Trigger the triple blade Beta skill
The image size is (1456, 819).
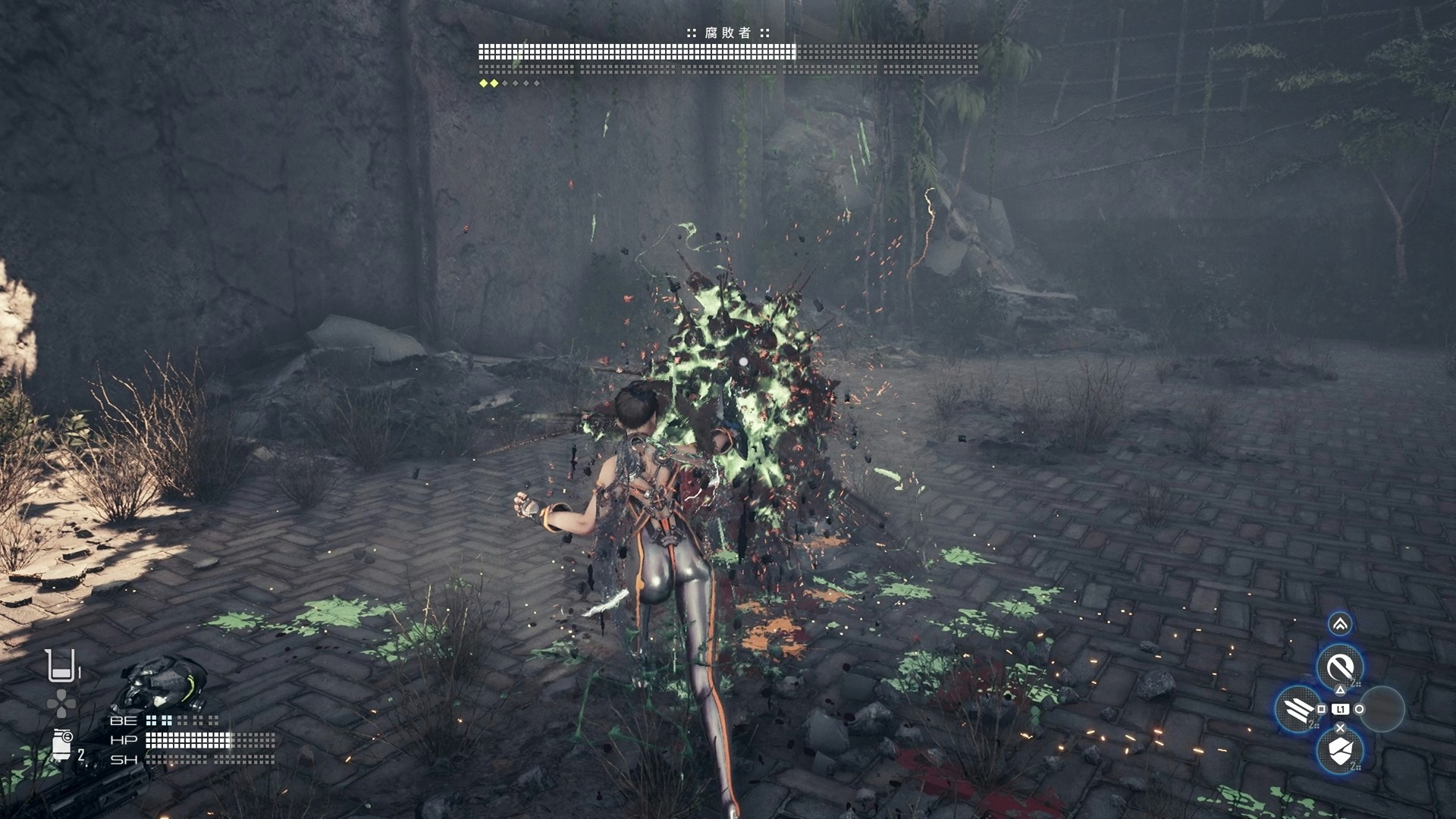(1298, 709)
